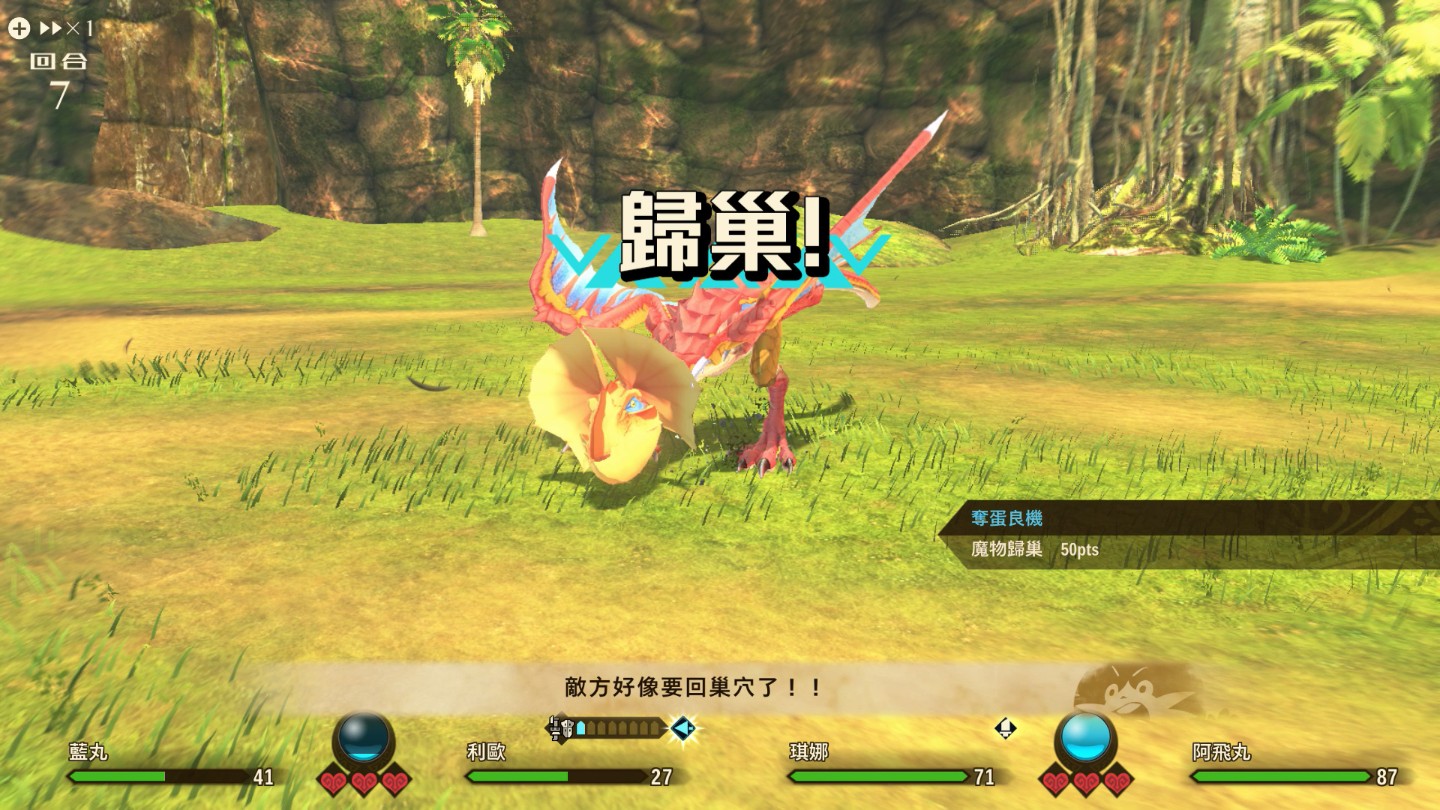The image size is (1440, 810).
Task: Toggle the fast-forward battle speed ×1
Action: [64, 29]
